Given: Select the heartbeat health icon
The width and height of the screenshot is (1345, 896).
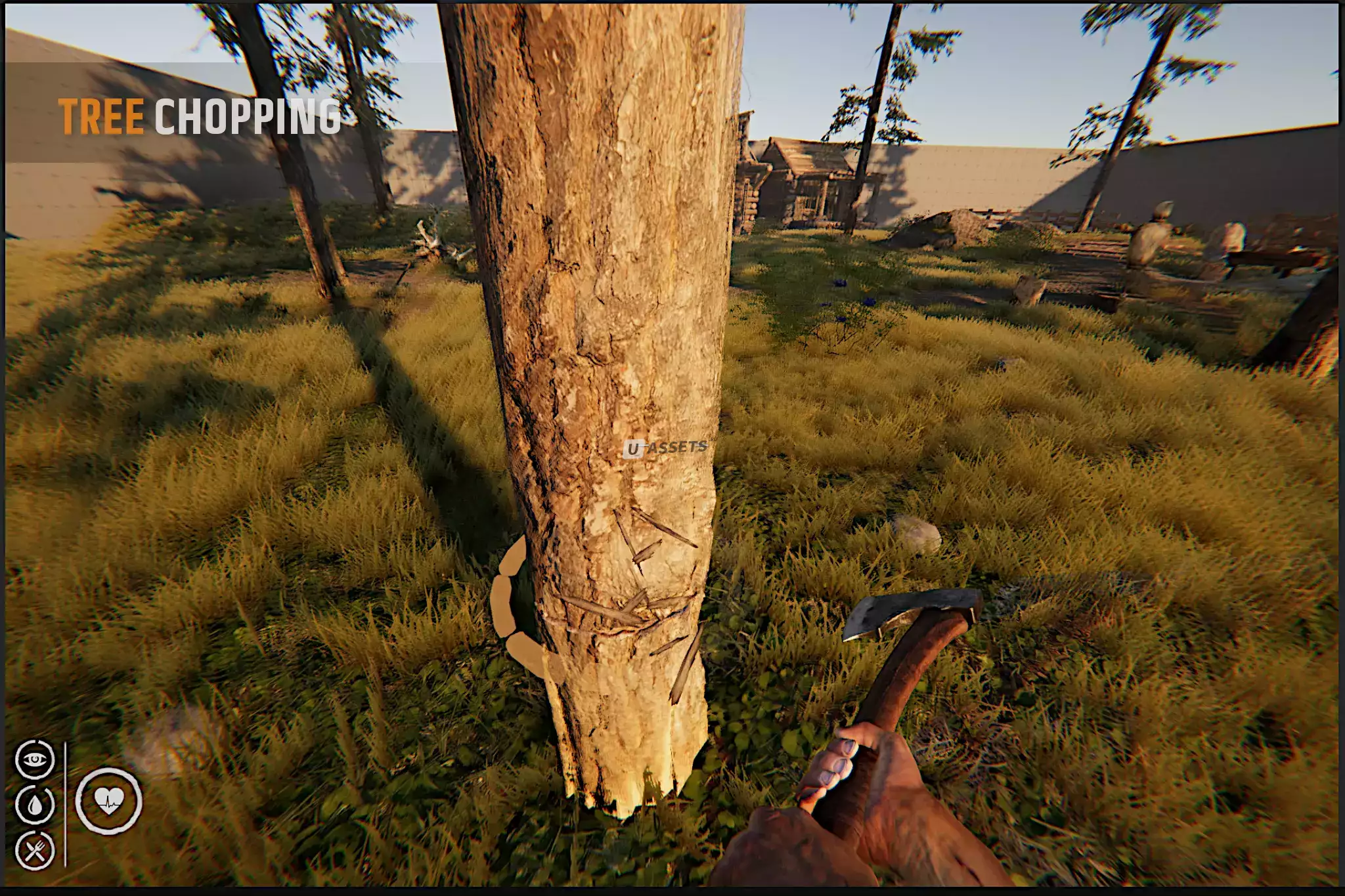Looking at the screenshot, I should pos(108,800).
